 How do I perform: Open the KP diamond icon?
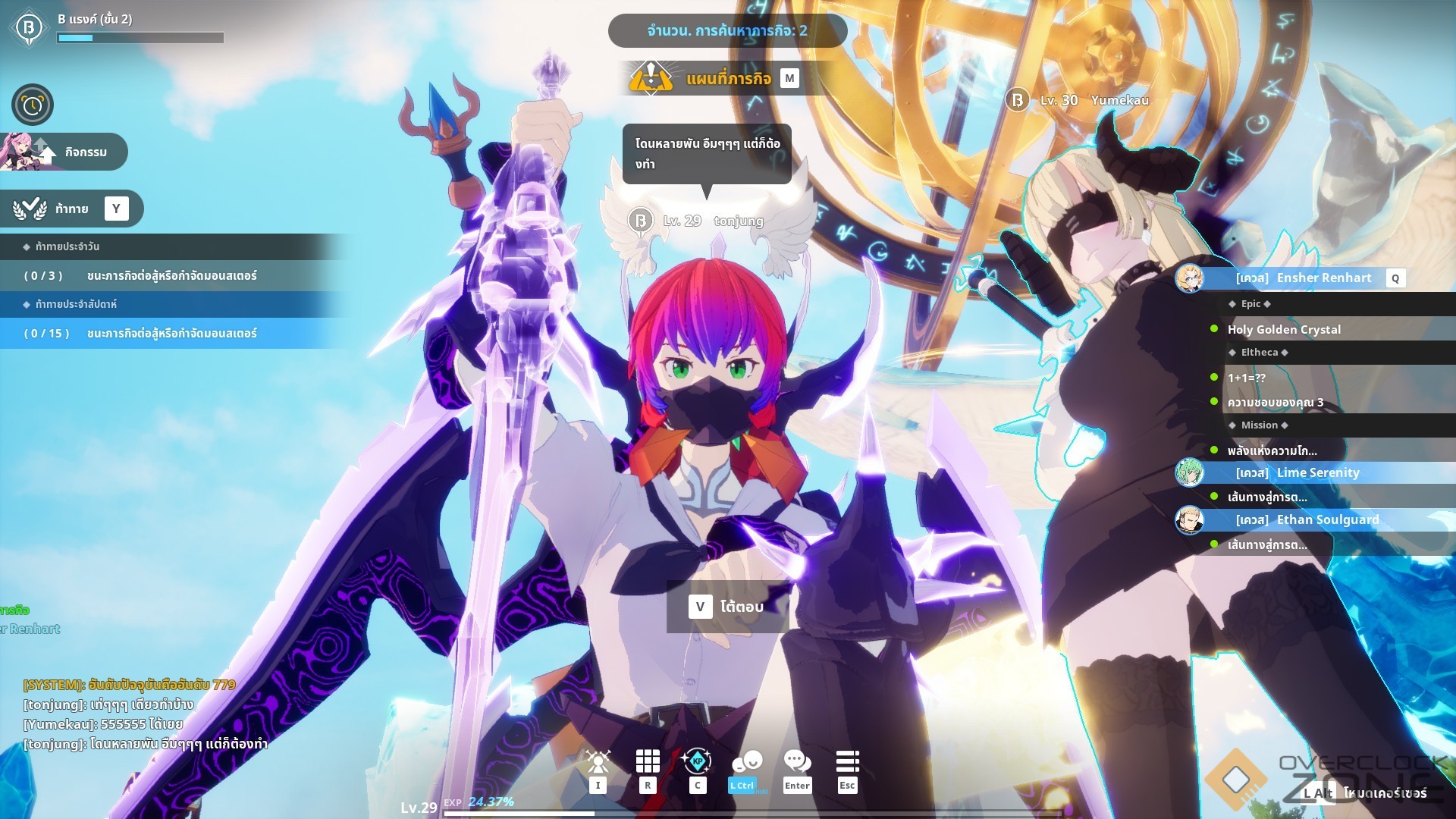pyautogui.click(x=697, y=761)
